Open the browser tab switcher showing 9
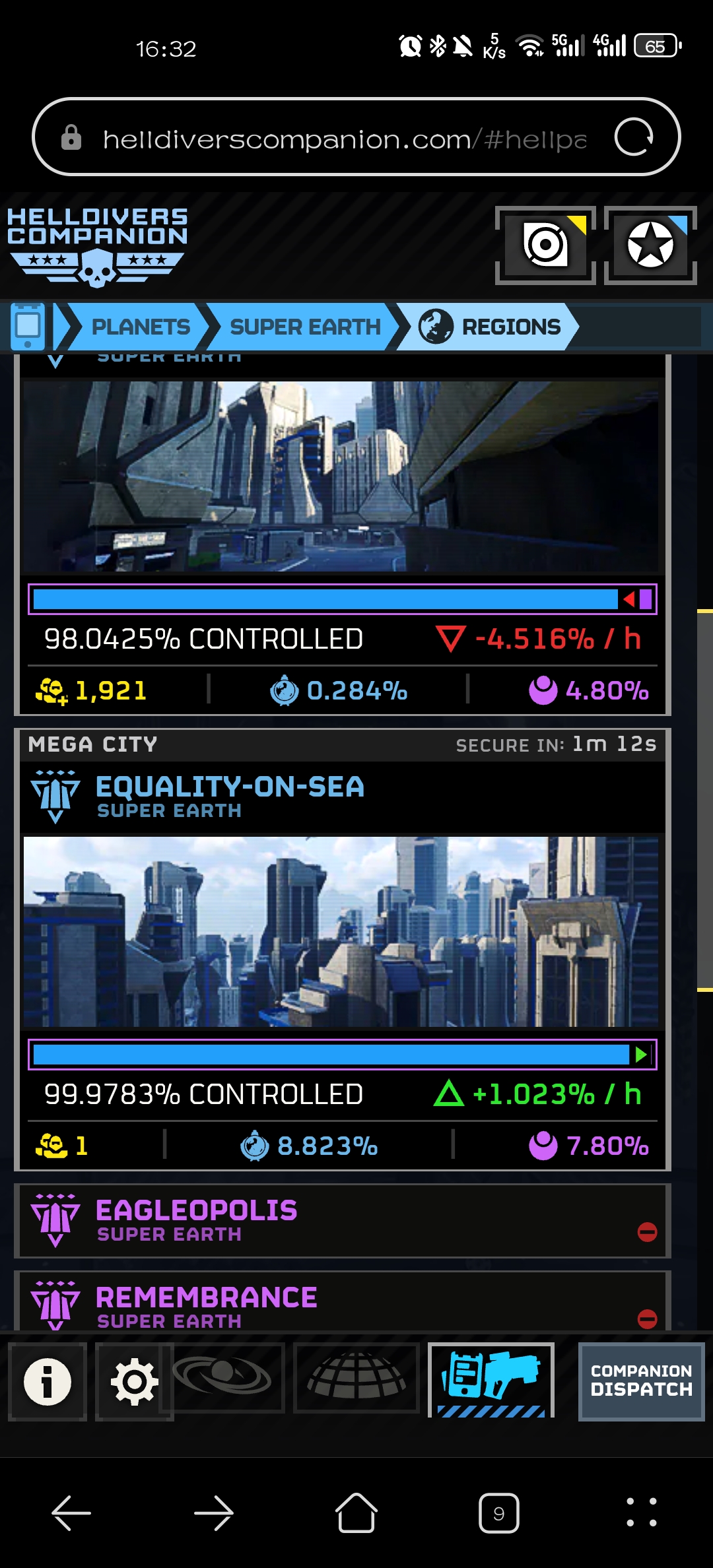The width and height of the screenshot is (713, 1568). pos(498,1513)
